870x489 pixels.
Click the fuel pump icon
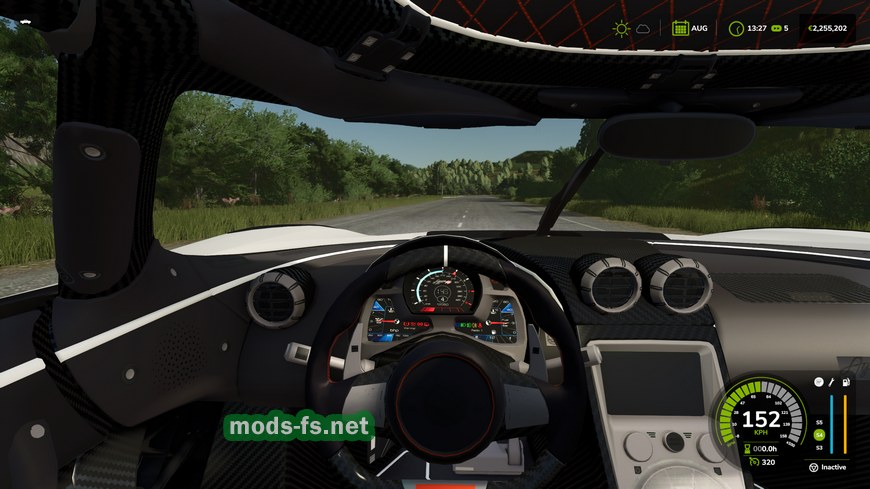(845, 382)
